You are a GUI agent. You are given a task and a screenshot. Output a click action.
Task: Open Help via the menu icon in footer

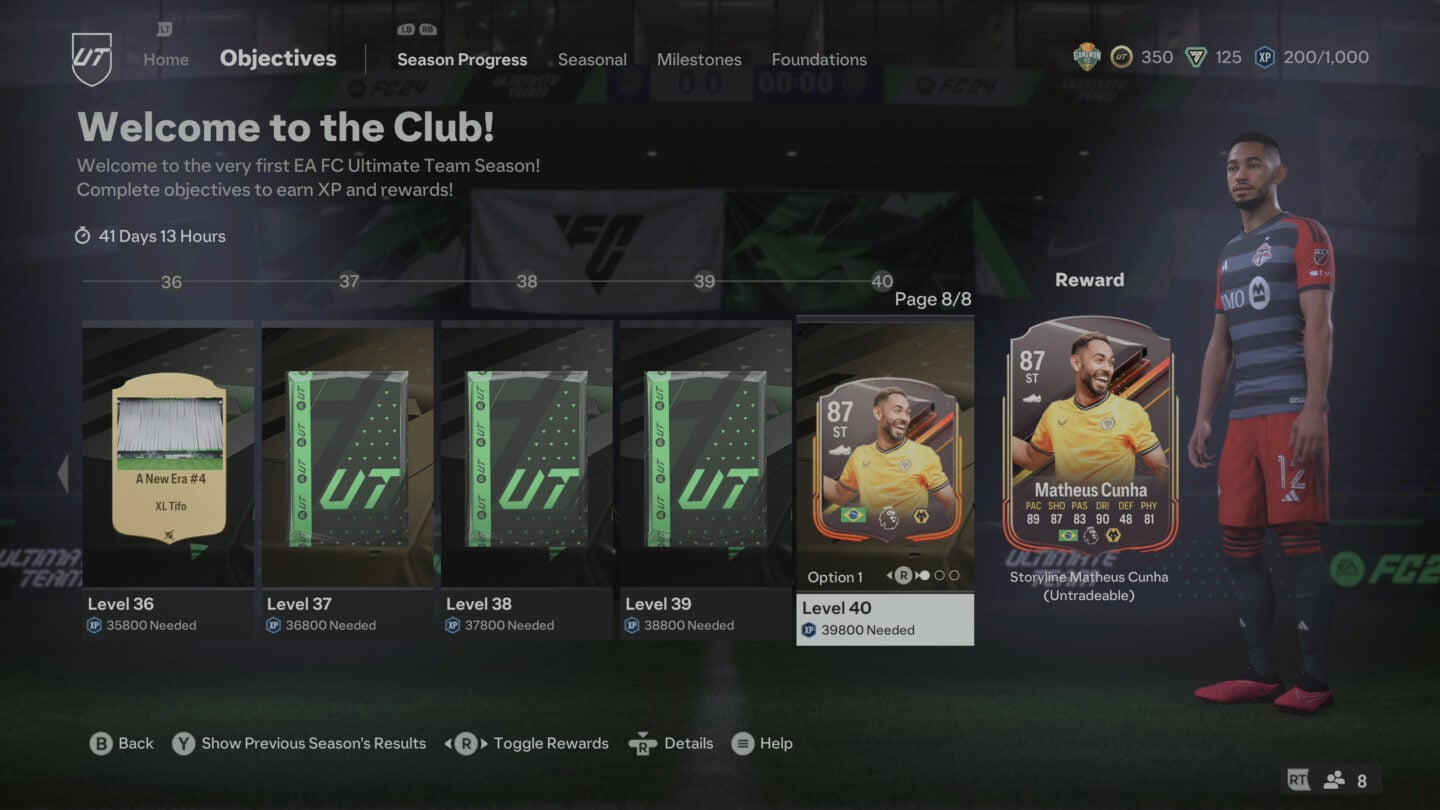click(742, 743)
